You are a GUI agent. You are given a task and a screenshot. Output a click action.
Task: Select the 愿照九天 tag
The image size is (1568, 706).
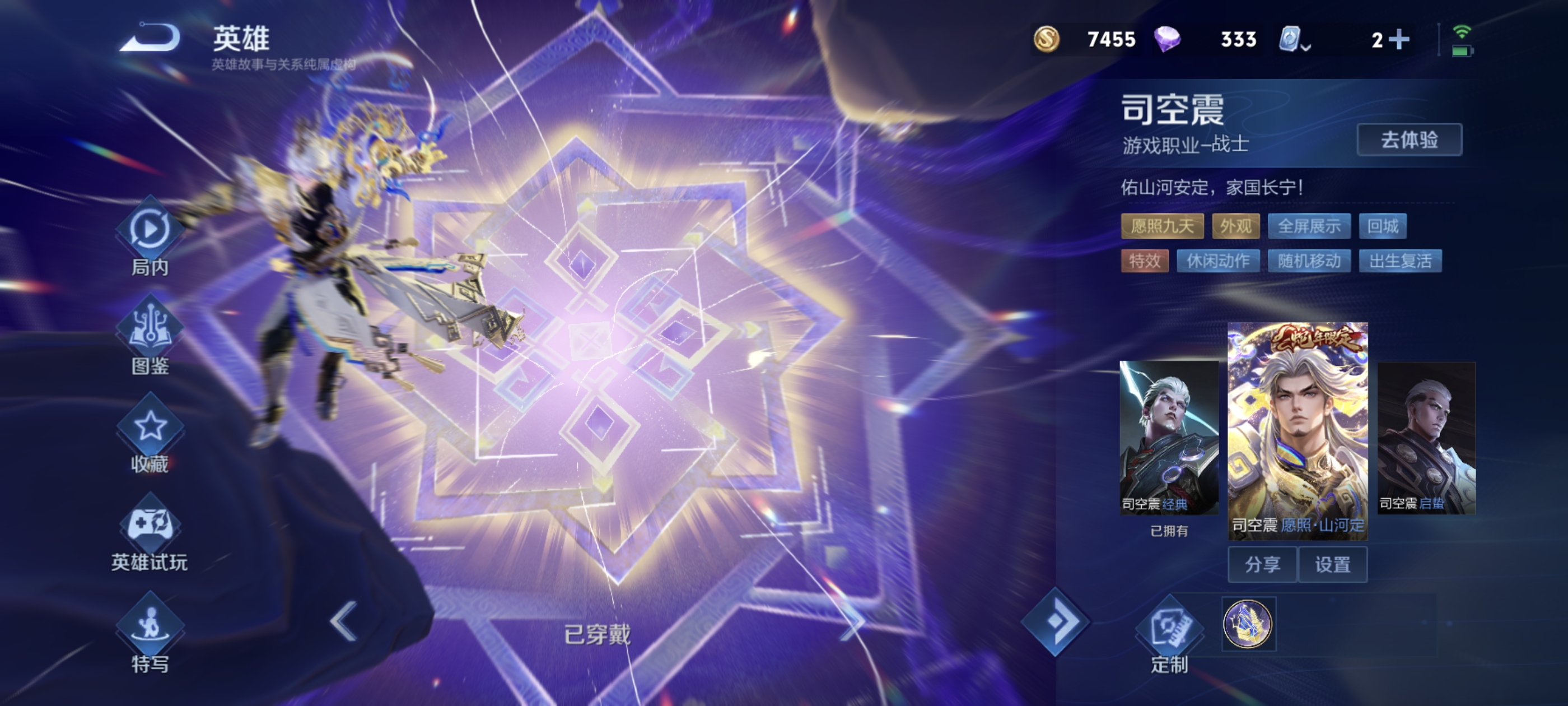click(1161, 226)
